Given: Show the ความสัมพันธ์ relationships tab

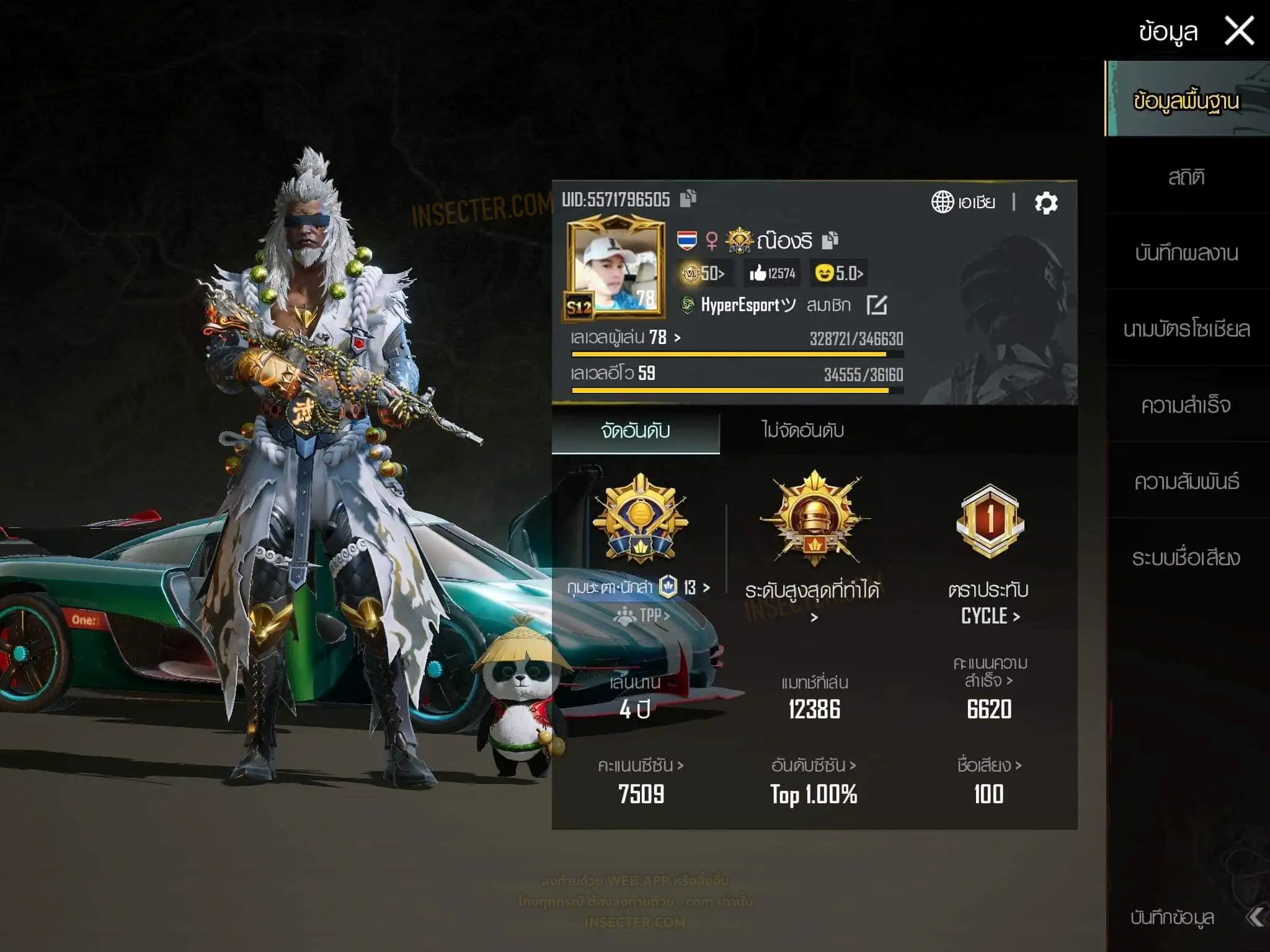Looking at the screenshot, I should coord(1186,482).
